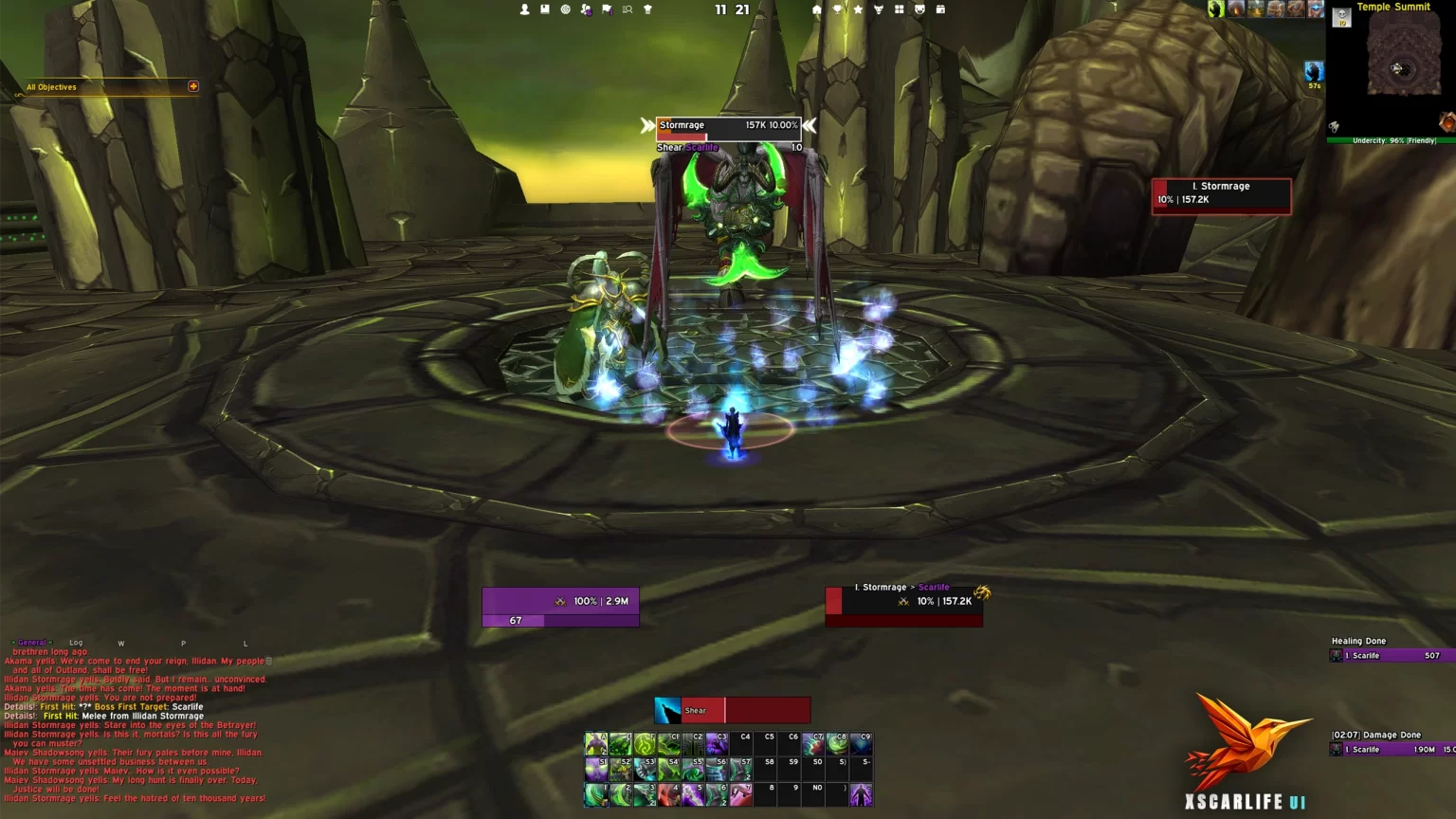Switch to the Log chat tab
The image size is (1456, 819).
(76, 643)
